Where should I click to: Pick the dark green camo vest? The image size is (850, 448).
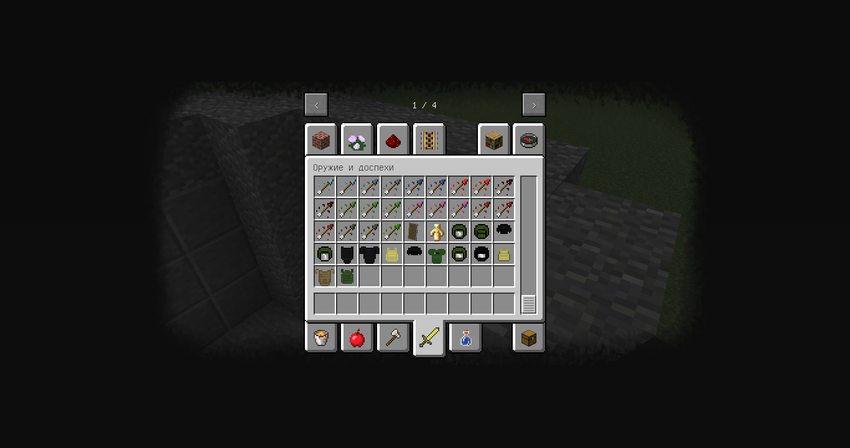pyautogui.click(x=347, y=276)
